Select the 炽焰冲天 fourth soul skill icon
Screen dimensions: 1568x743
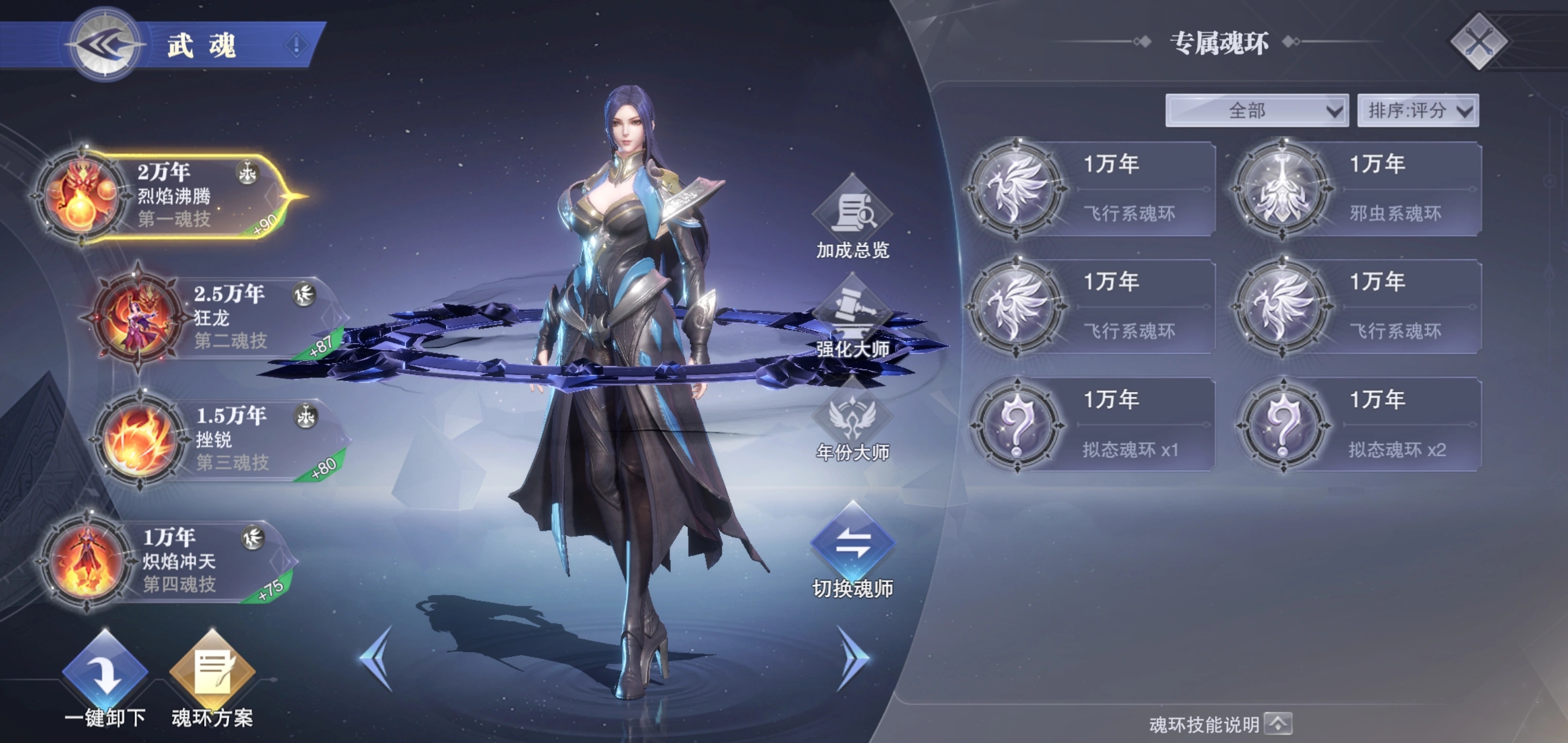(x=87, y=561)
